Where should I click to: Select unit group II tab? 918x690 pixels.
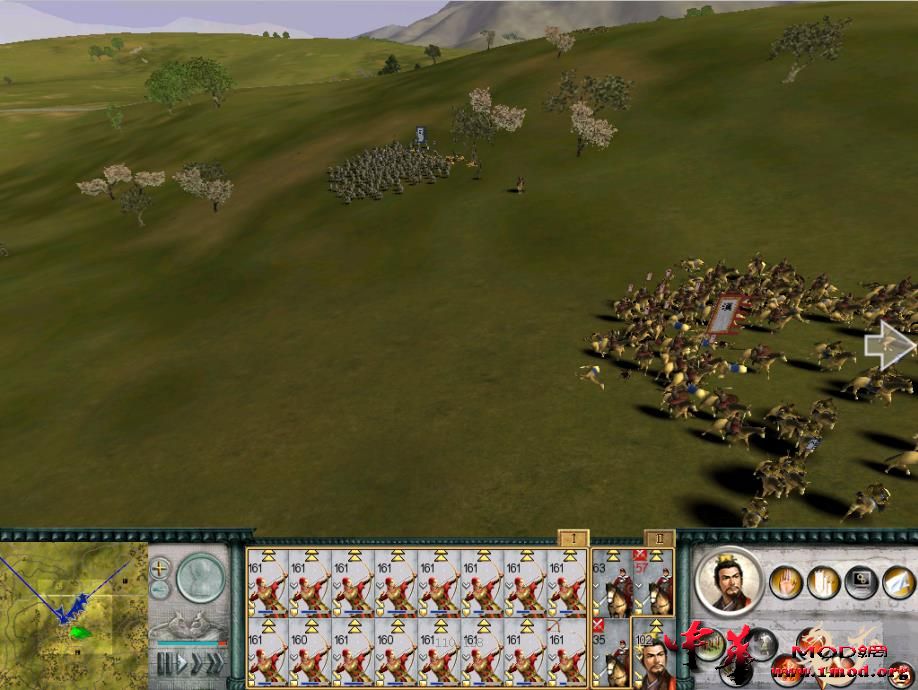(659, 539)
